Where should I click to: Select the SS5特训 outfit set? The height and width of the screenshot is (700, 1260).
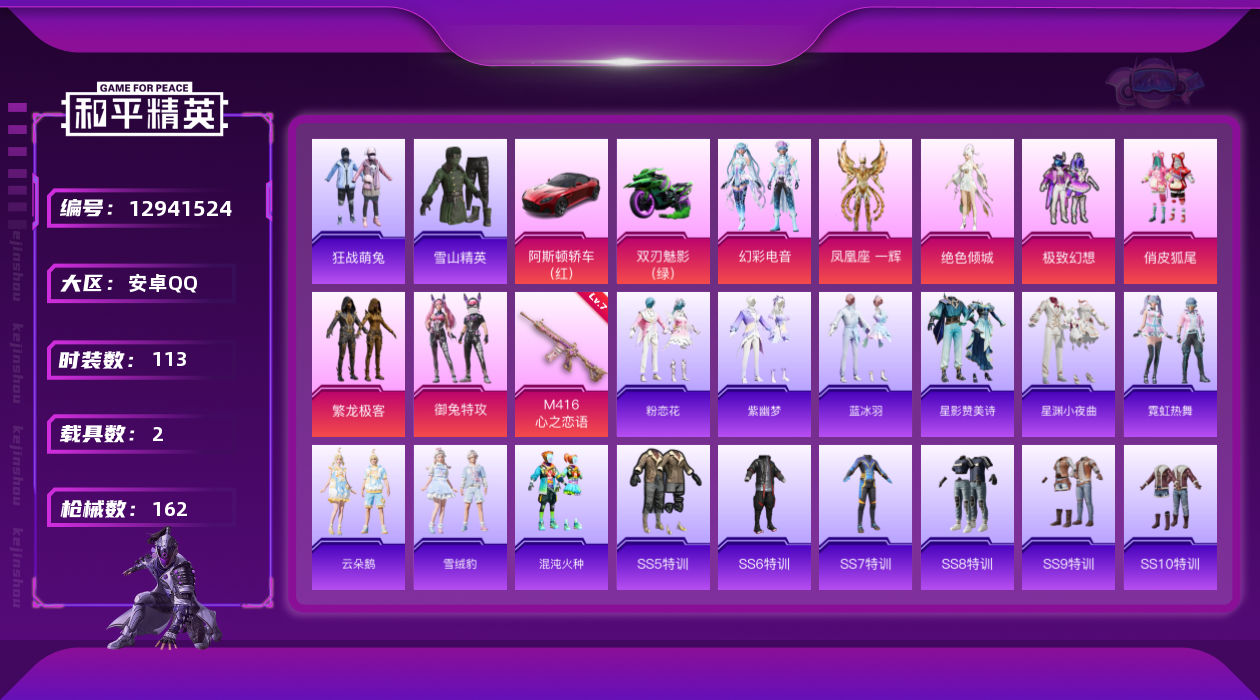tap(663, 517)
